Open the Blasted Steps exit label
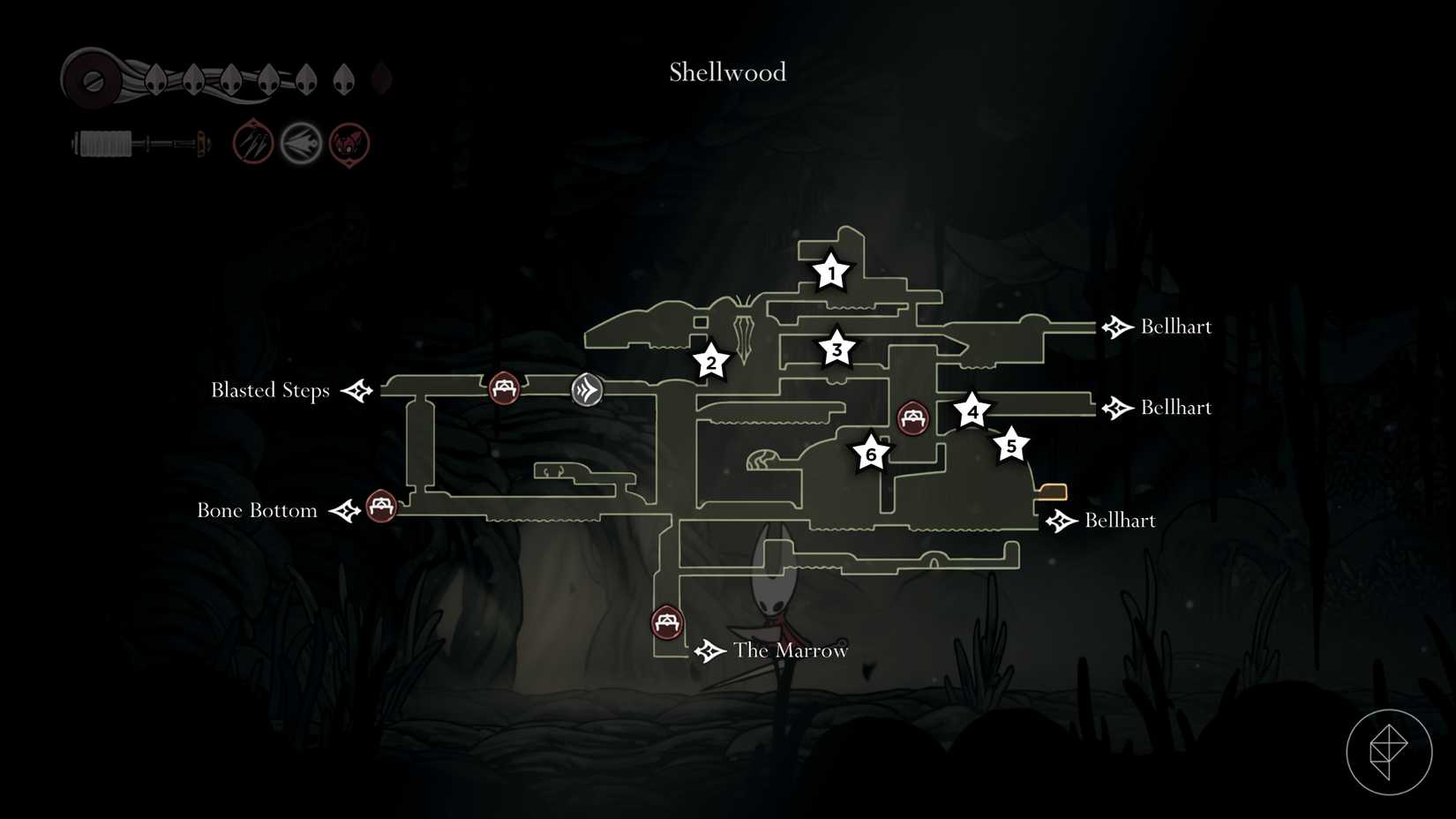The width and height of the screenshot is (1456, 819). [x=269, y=390]
